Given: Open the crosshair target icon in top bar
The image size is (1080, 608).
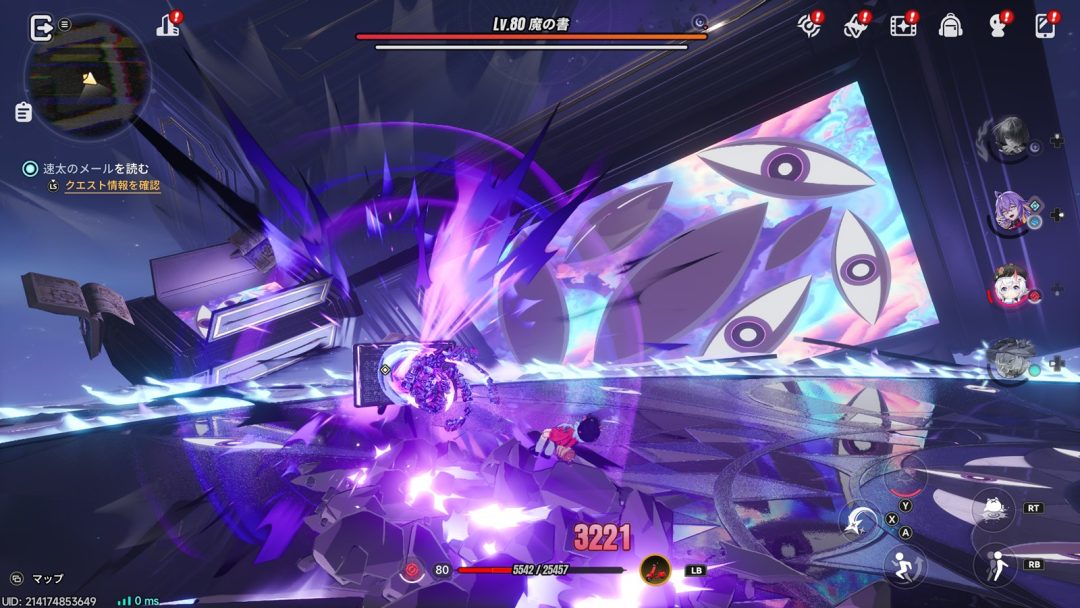Looking at the screenshot, I should click(x=809, y=27).
